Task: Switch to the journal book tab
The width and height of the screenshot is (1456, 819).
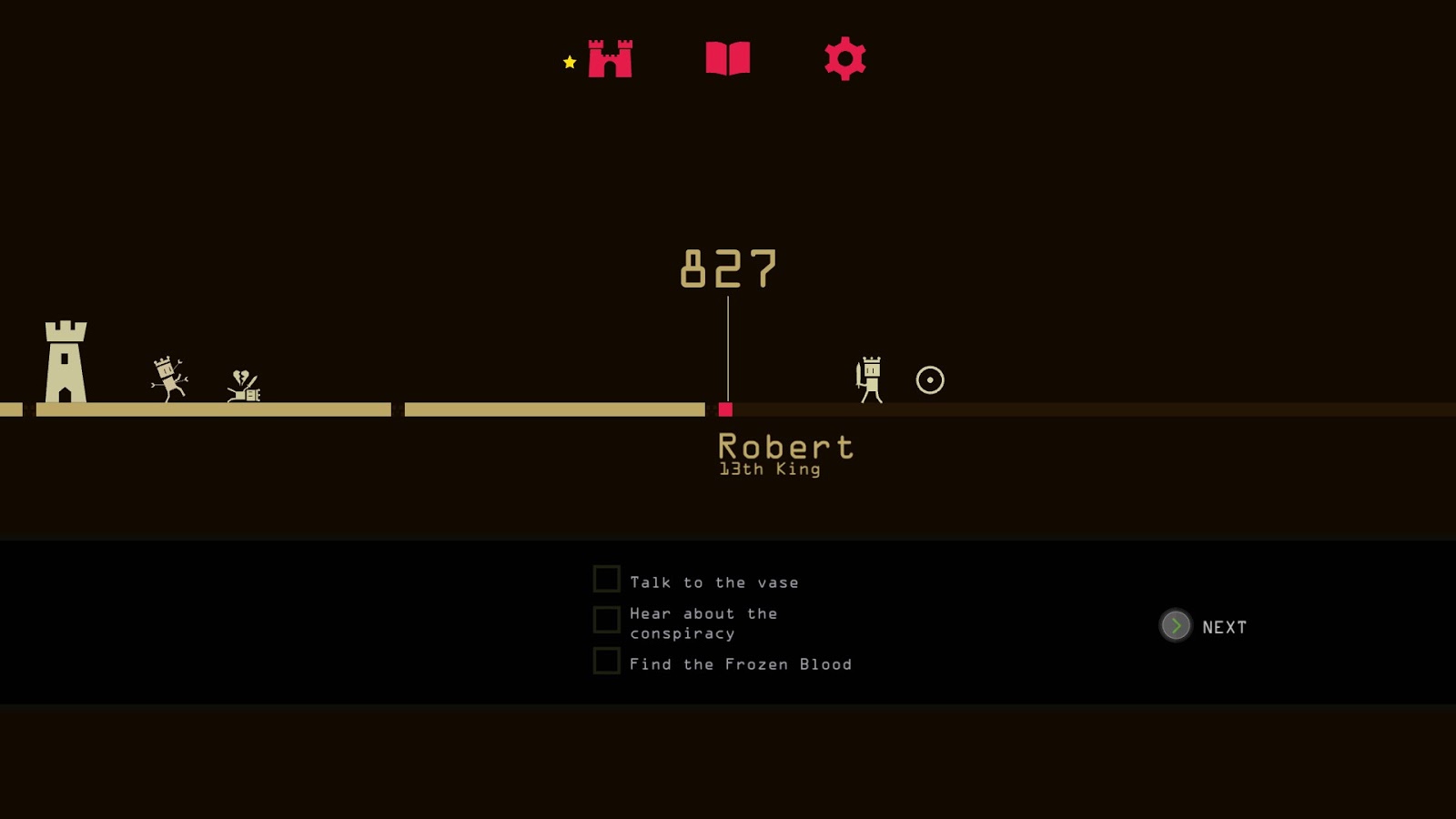Action: [728, 59]
